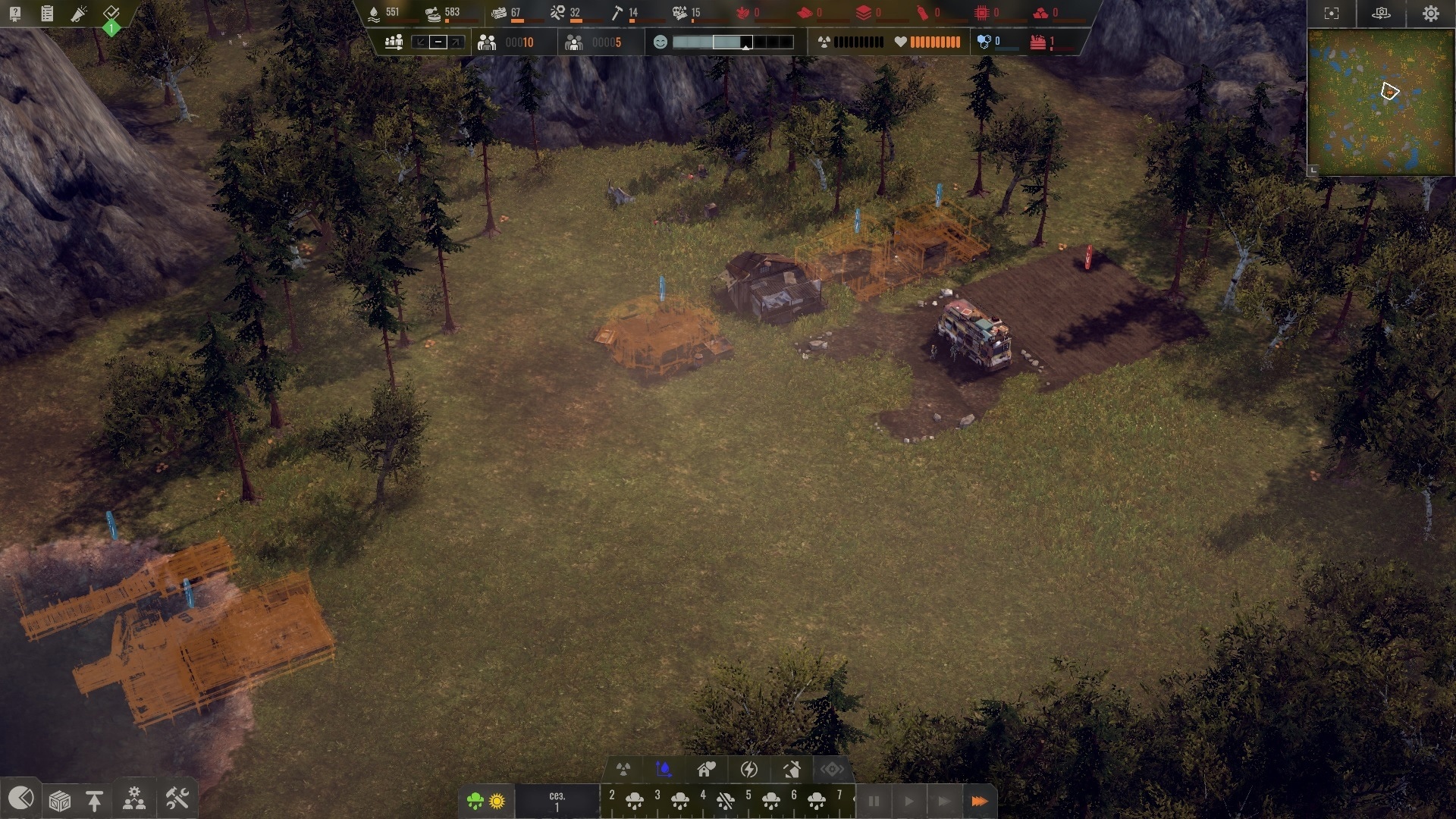1456x819 pixels.
Task: Open the gear settings menu
Action: point(1430,14)
